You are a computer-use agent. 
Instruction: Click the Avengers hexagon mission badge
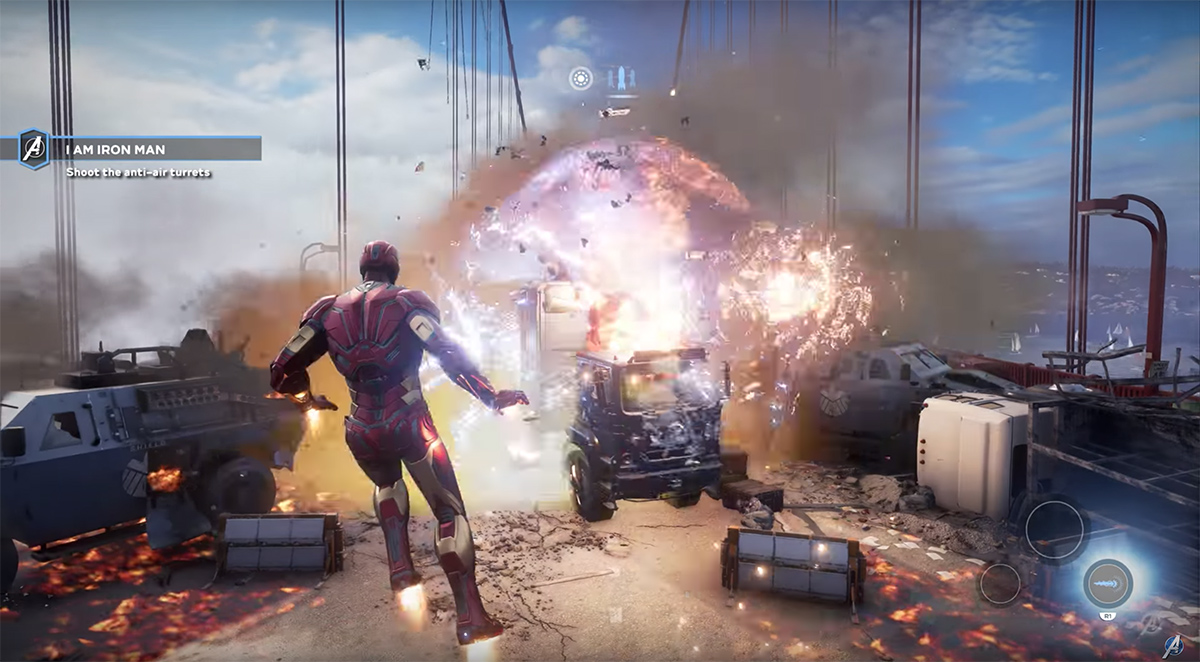pos(34,149)
